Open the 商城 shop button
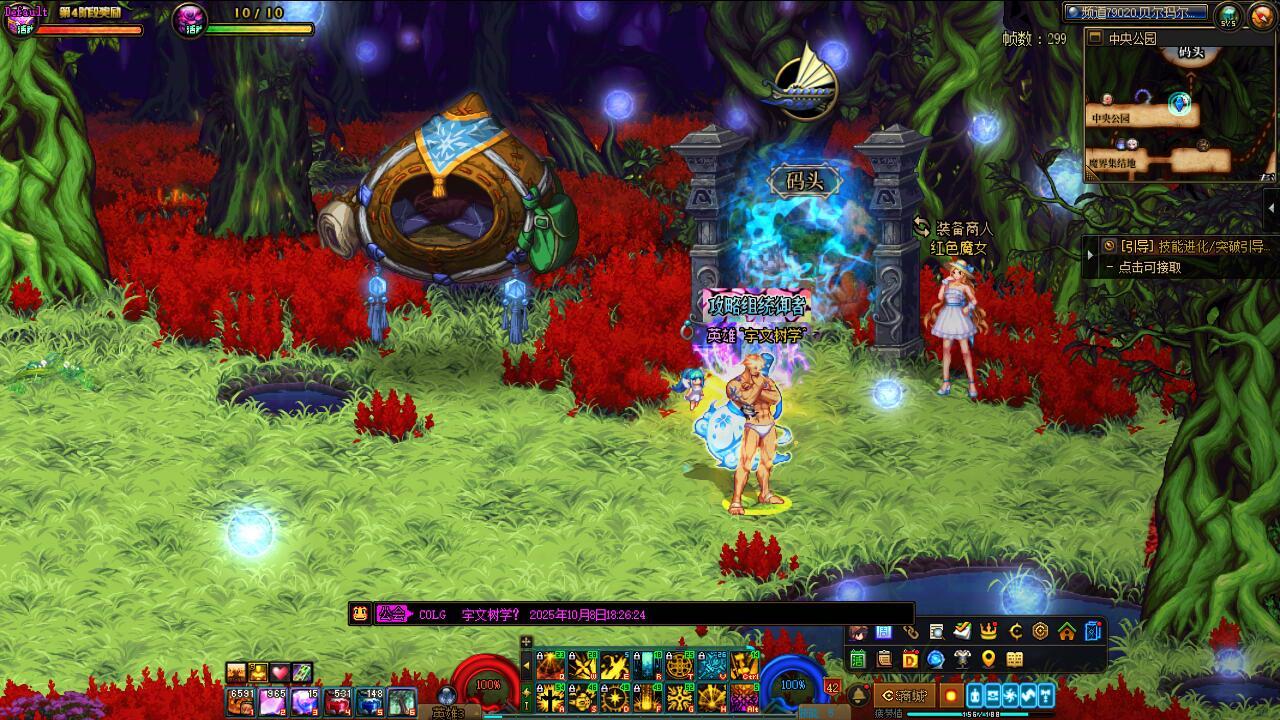 pyautogui.click(x=903, y=695)
